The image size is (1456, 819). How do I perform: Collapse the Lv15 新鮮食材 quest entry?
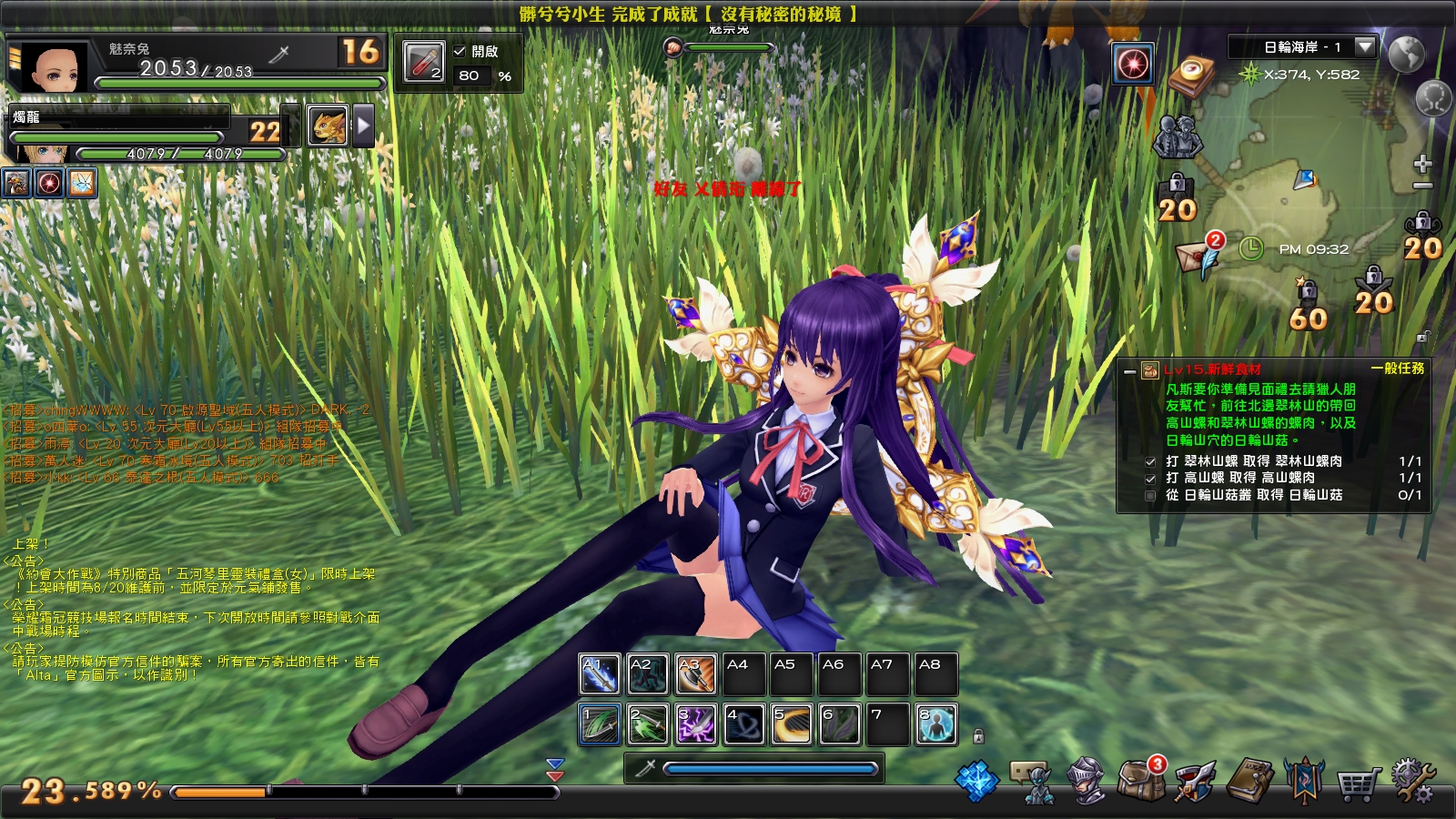[1128, 370]
